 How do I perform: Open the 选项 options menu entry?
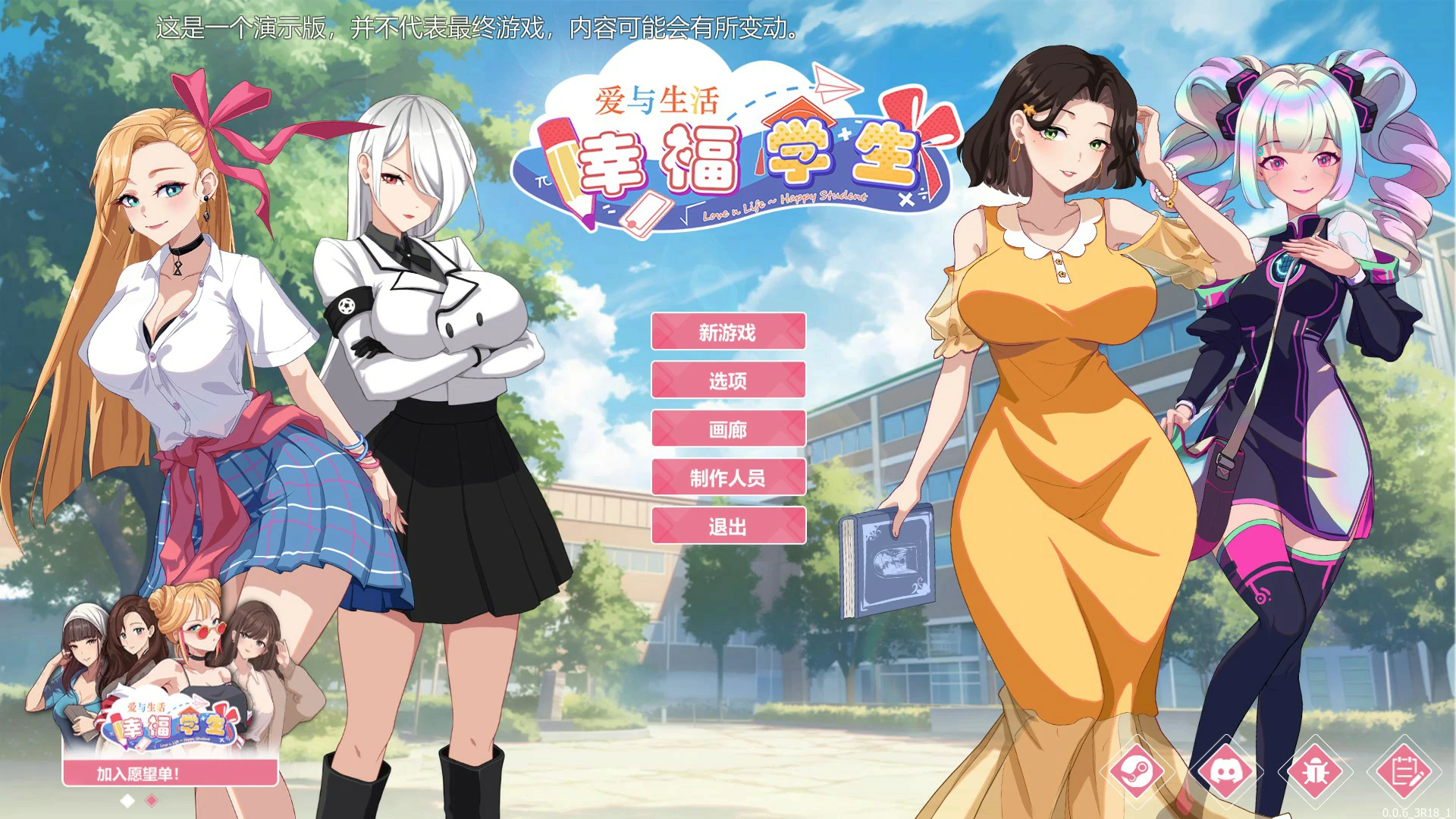(x=728, y=381)
